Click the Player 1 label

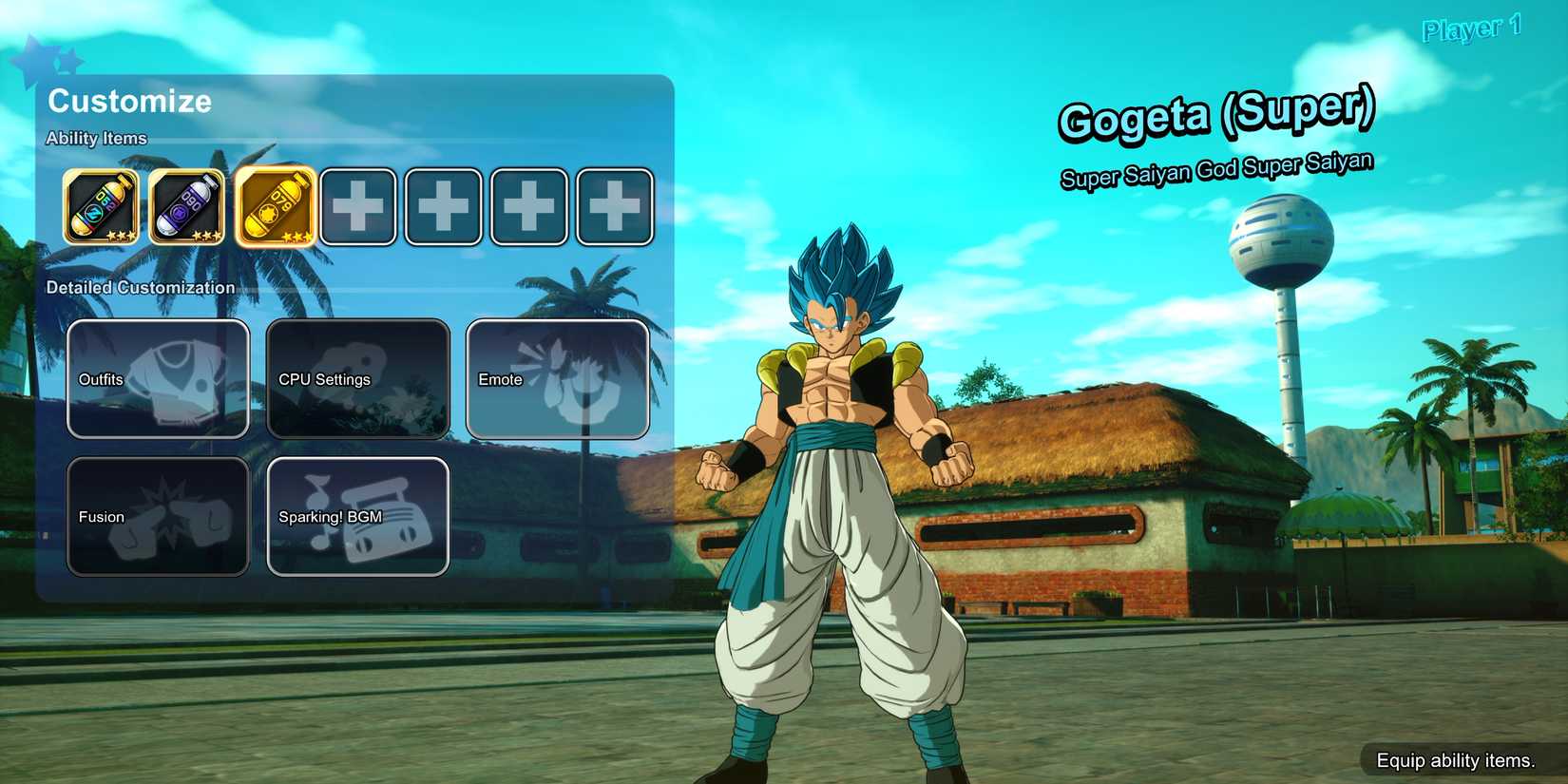click(1472, 29)
